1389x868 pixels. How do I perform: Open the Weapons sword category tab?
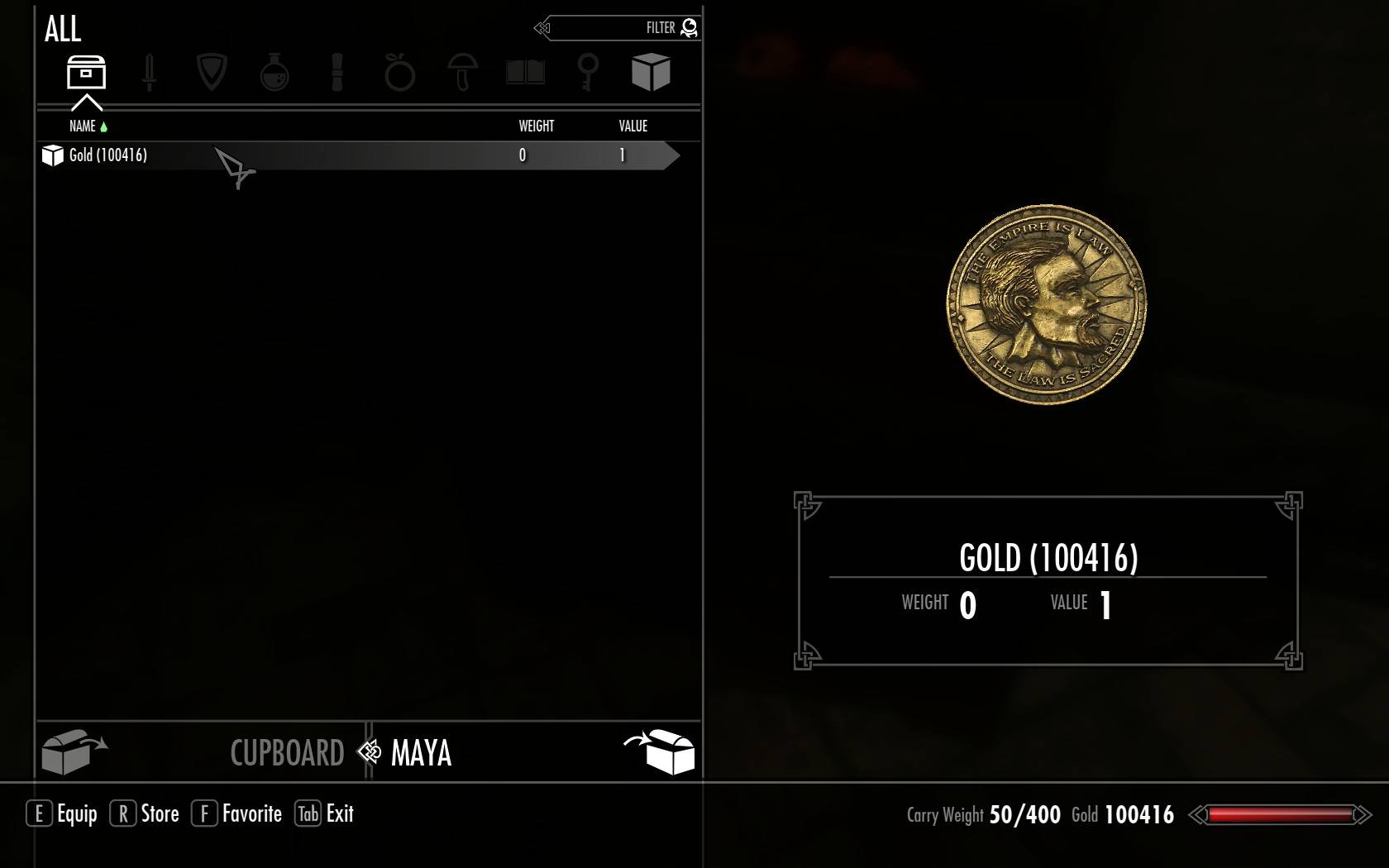coord(149,73)
